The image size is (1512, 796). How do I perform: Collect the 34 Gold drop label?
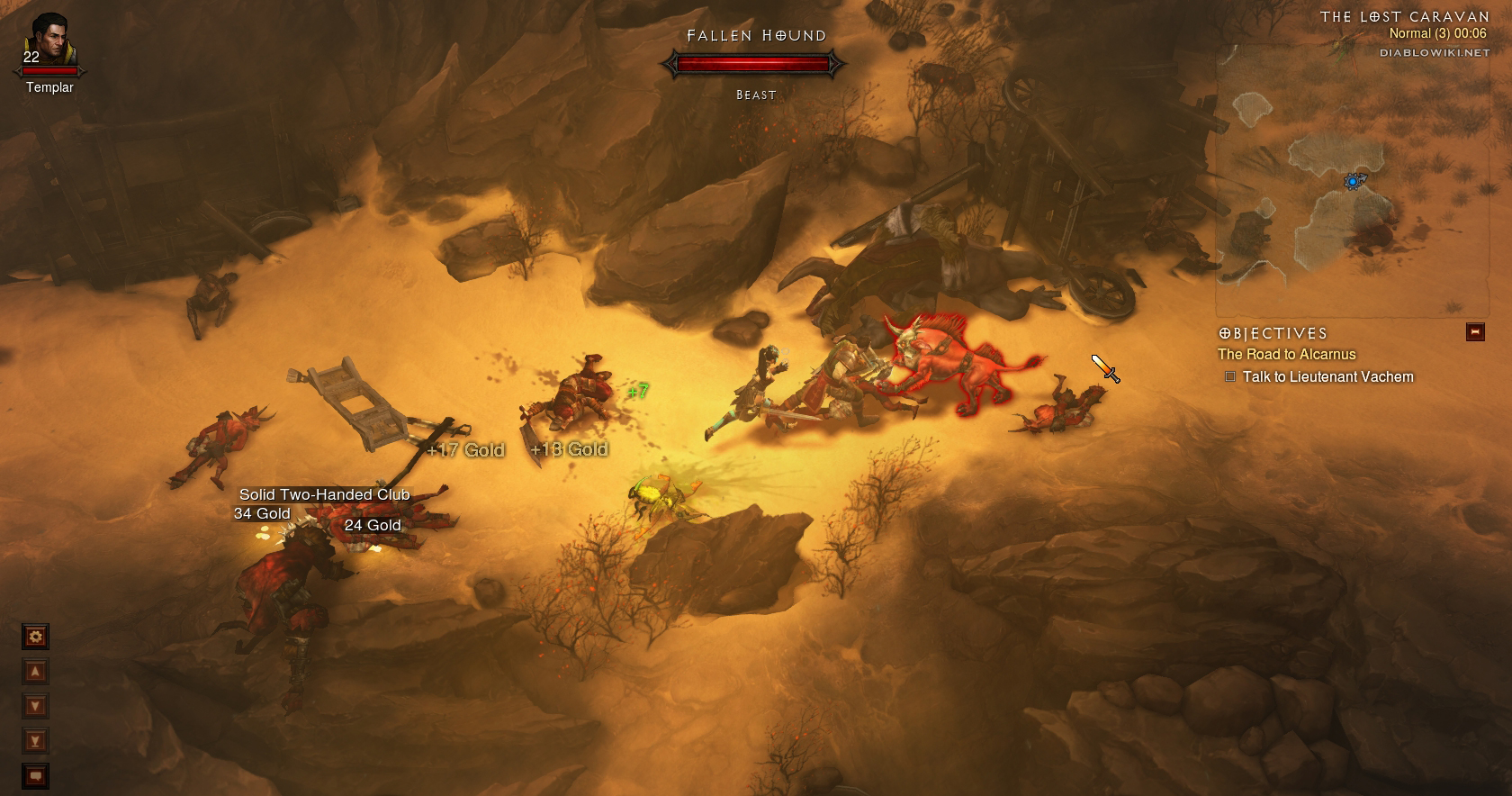(262, 513)
